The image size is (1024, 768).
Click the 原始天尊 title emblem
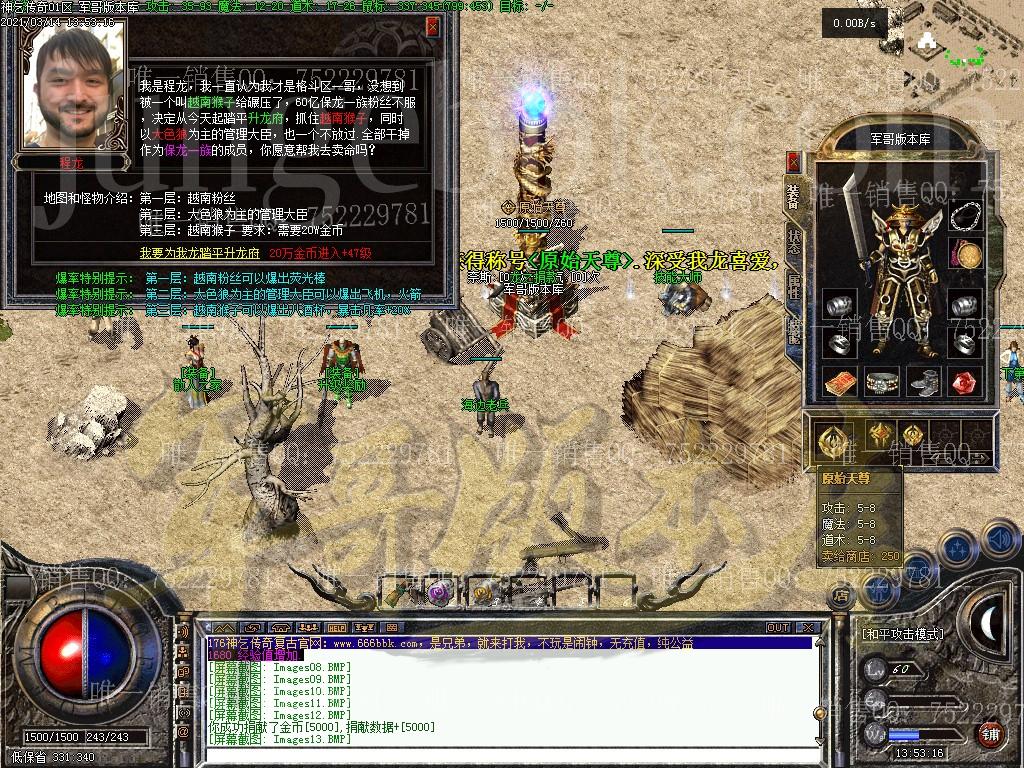(x=829, y=436)
